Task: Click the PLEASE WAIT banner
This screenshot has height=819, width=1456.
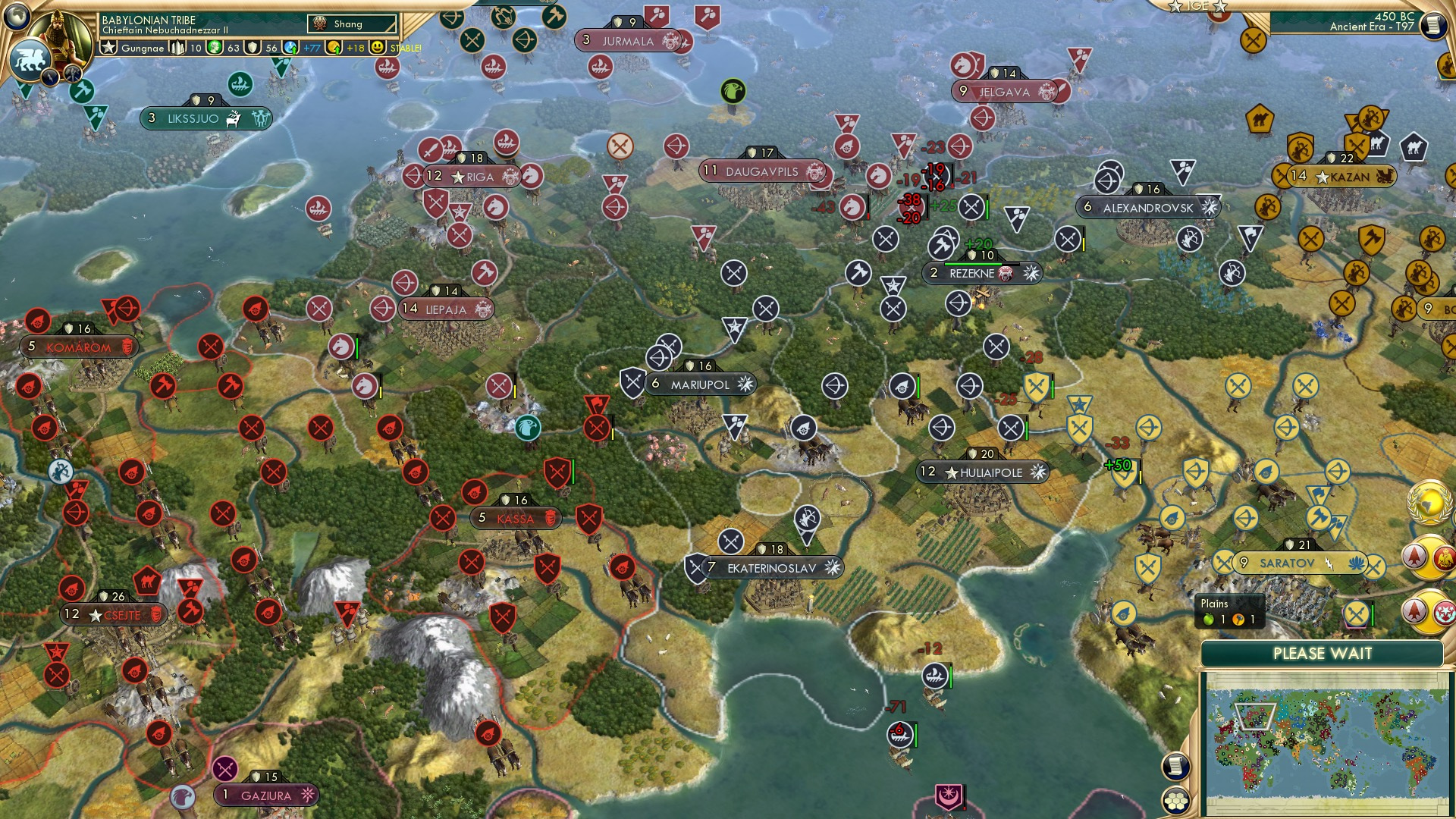Action: (1323, 654)
